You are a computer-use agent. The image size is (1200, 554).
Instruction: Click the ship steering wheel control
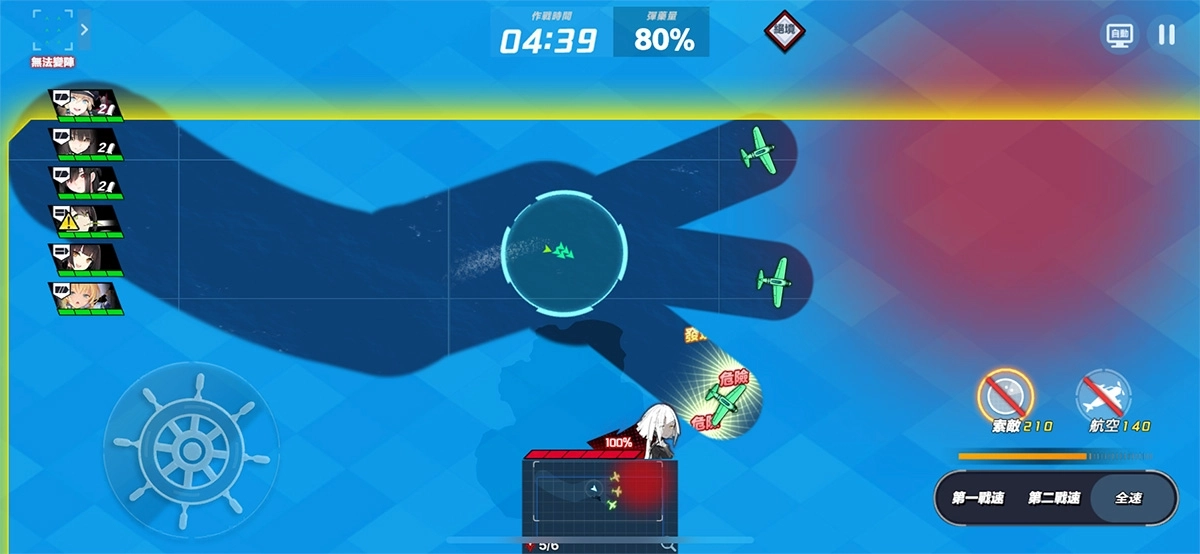(x=191, y=447)
